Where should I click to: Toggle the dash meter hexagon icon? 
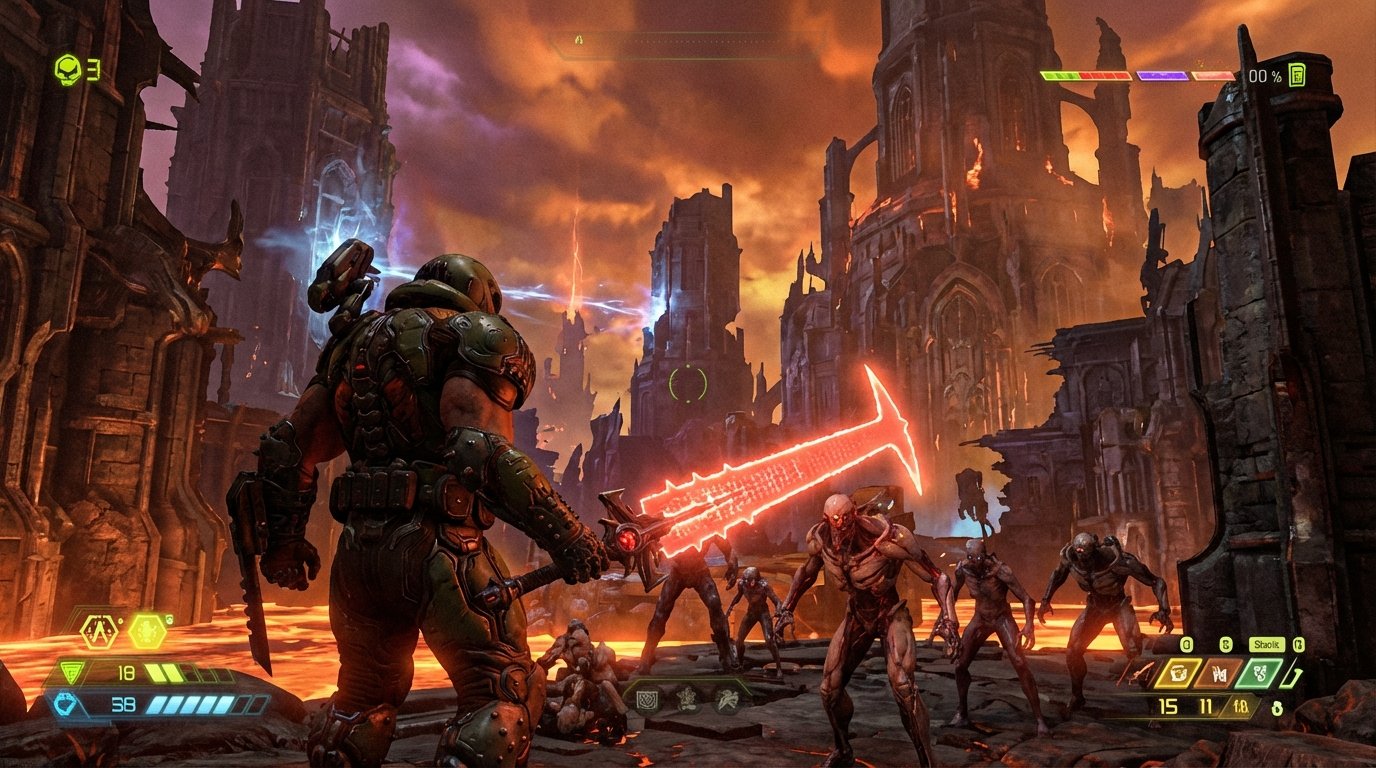click(97, 631)
